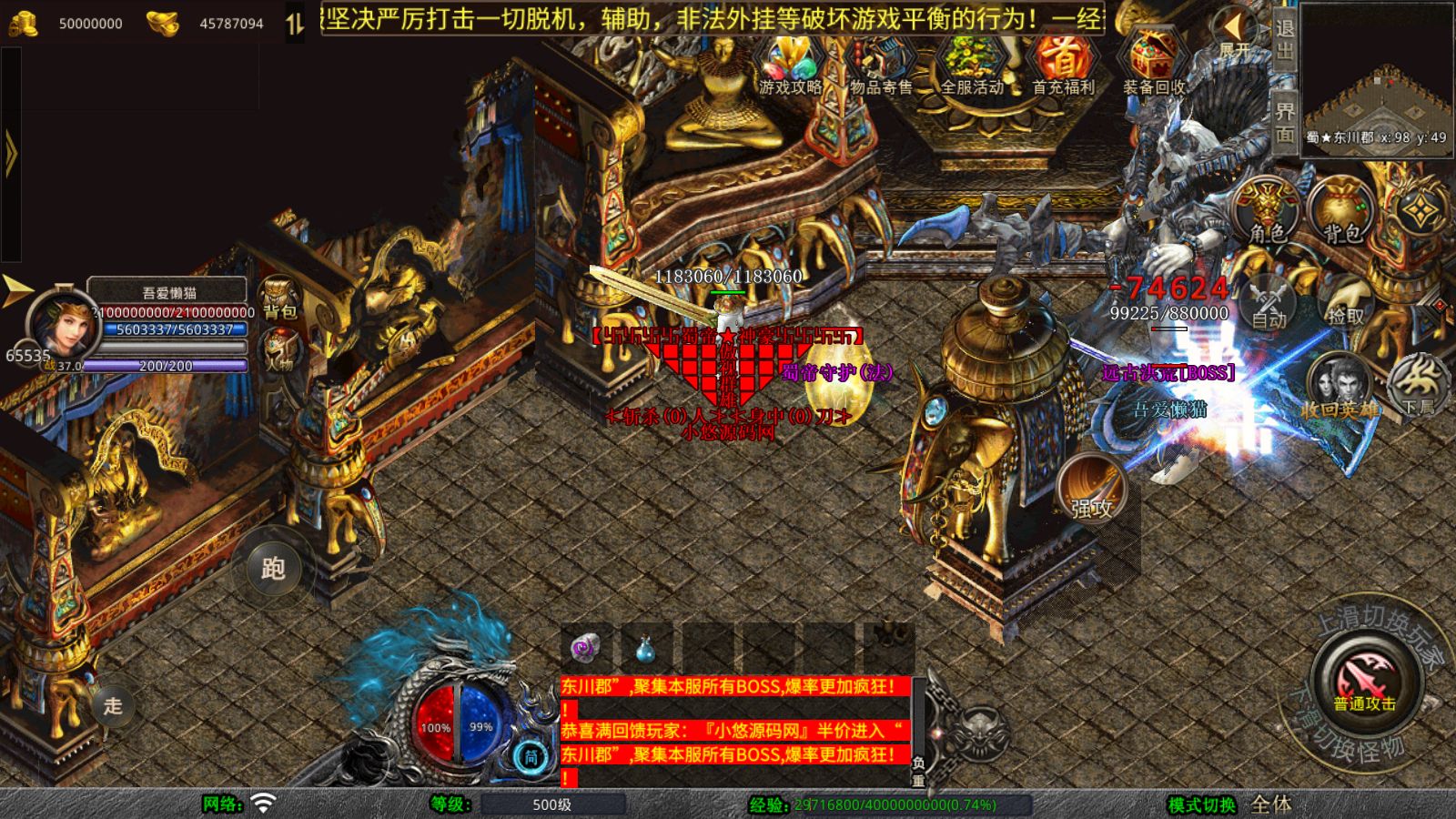The image size is (1456, 819).
Task: Open the 角色 character panel
Action: (1266, 209)
